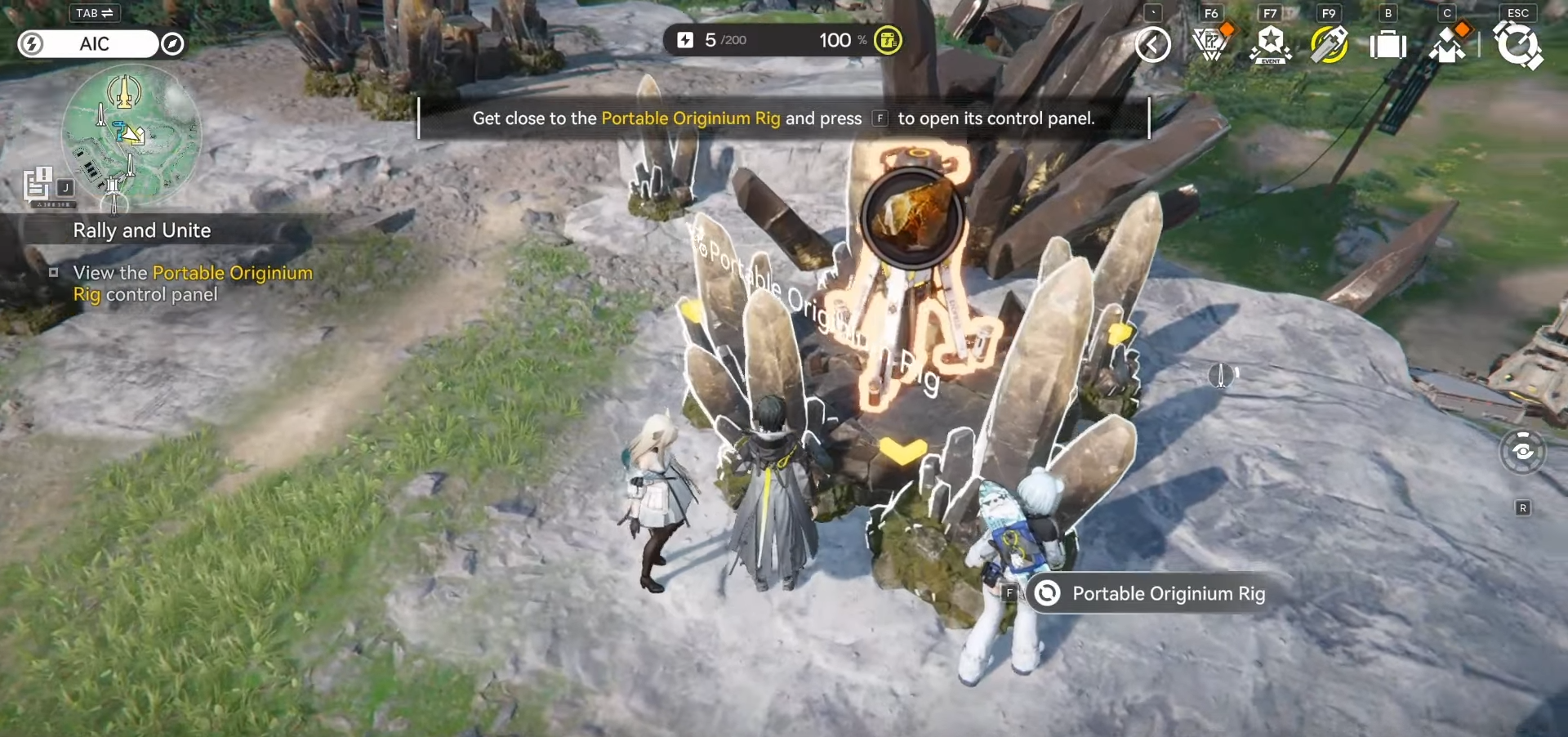Open the yellow-ringed build tool icon
This screenshot has height=737, width=1568.
click(x=1329, y=45)
